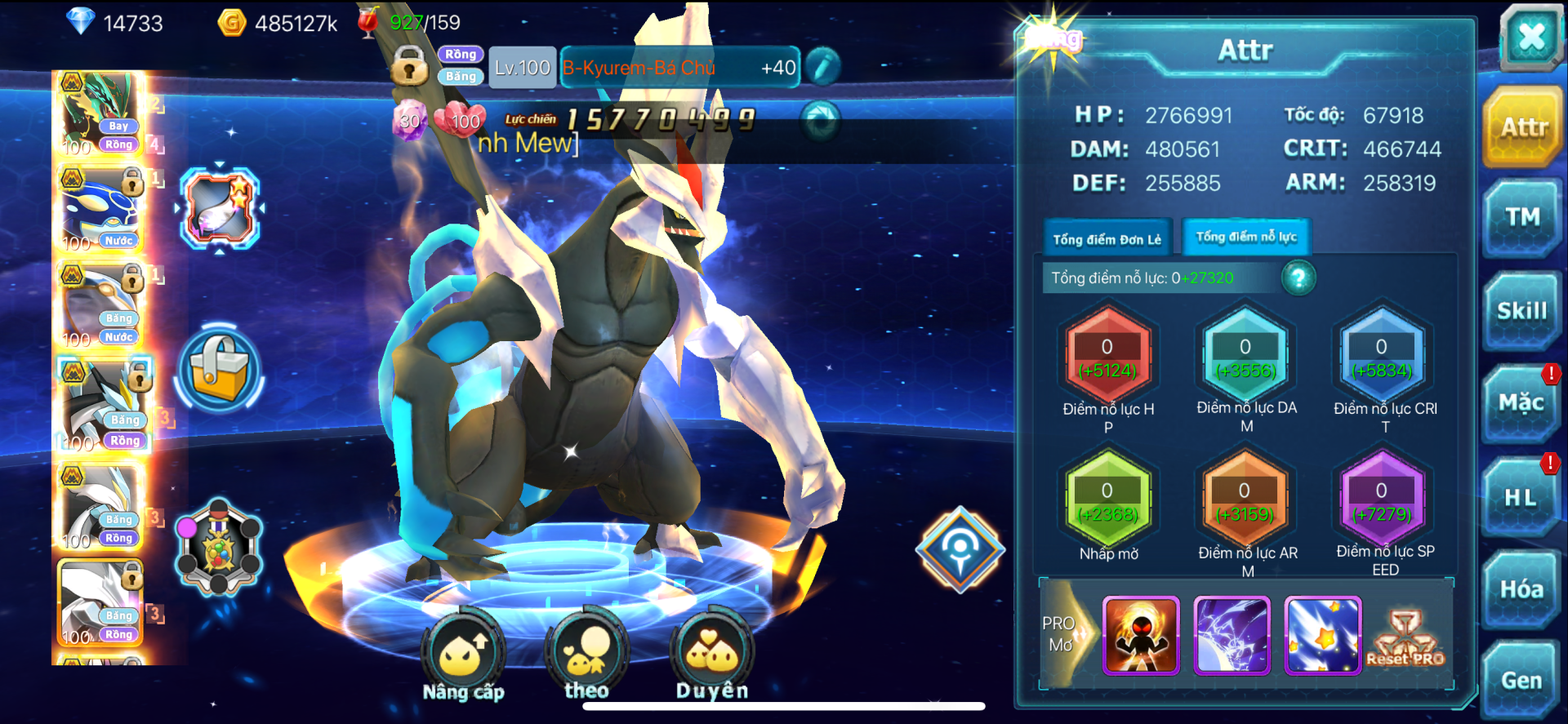The width and height of the screenshot is (1568, 724).
Task: Select the Kyogre team portrait
Action: 102,211
